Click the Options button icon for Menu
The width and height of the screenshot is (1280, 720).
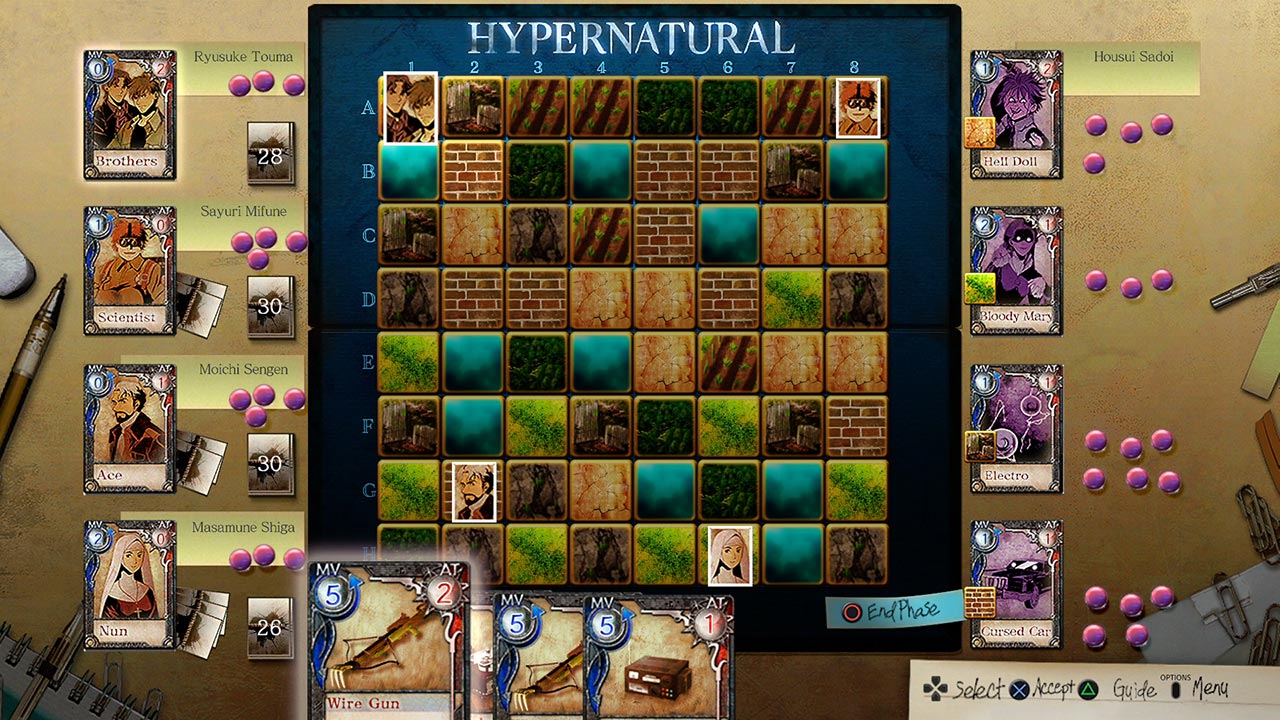coord(1173,690)
